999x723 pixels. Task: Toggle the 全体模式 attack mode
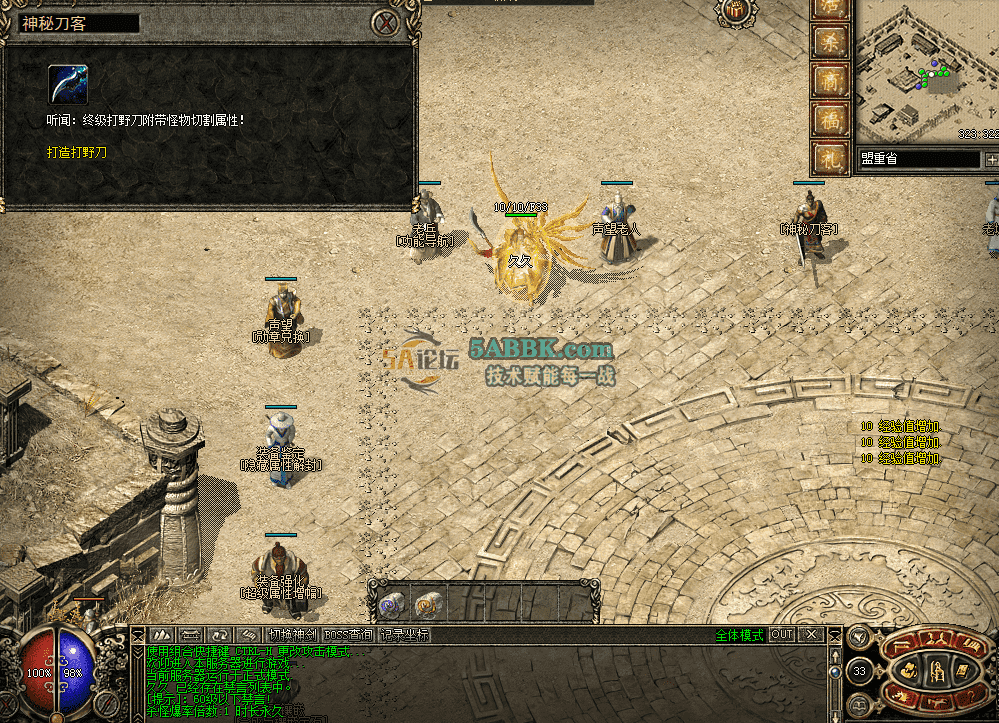(x=739, y=635)
